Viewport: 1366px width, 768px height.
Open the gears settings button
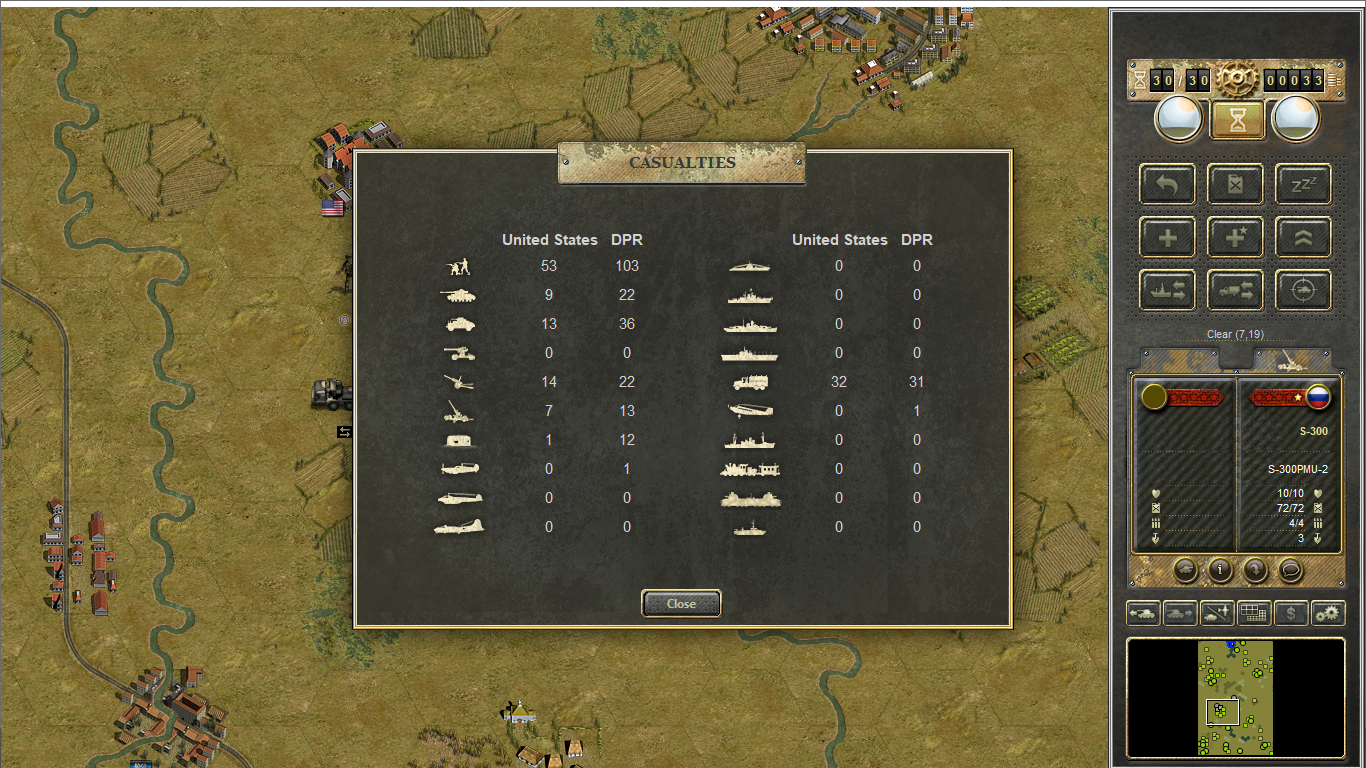pos(1328,613)
